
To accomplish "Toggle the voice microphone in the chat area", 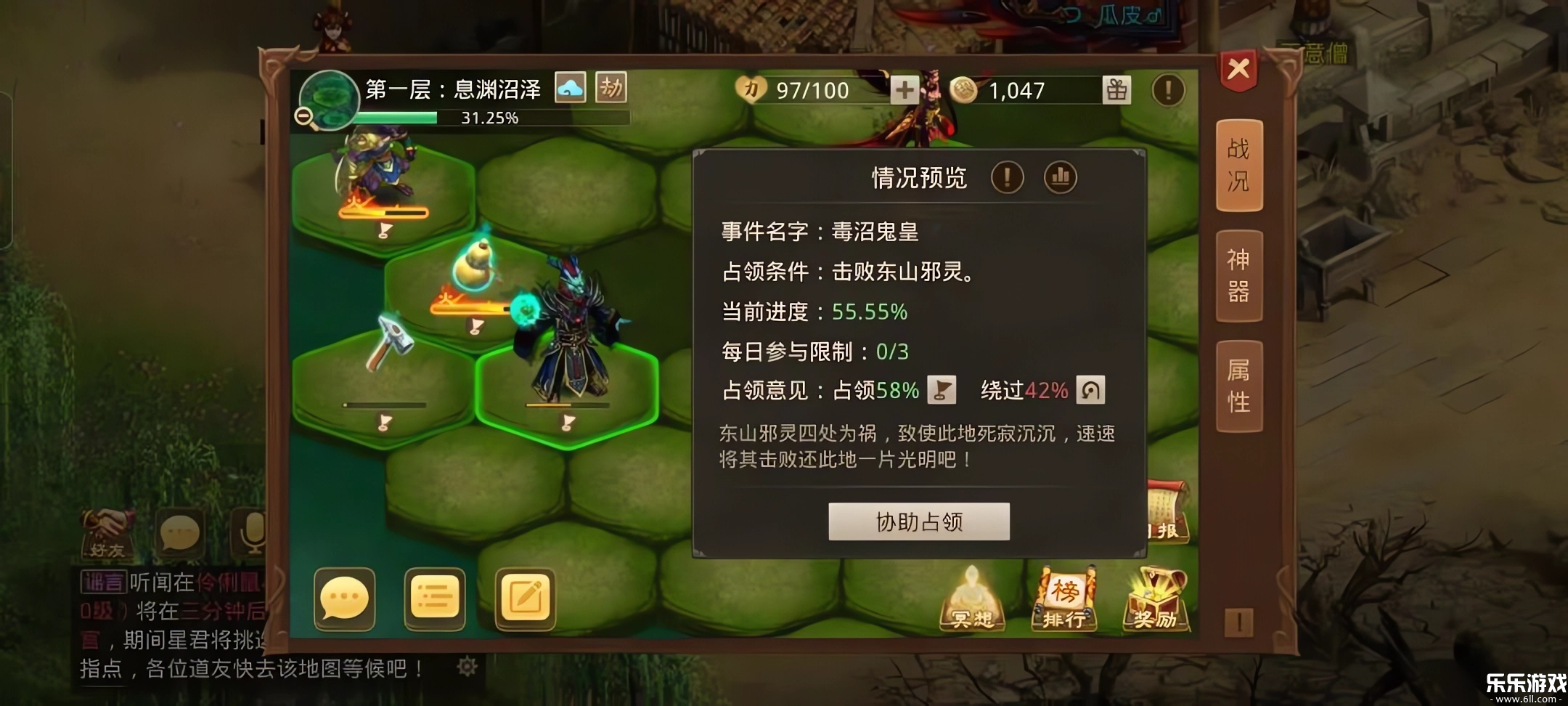I will [250, 534].
